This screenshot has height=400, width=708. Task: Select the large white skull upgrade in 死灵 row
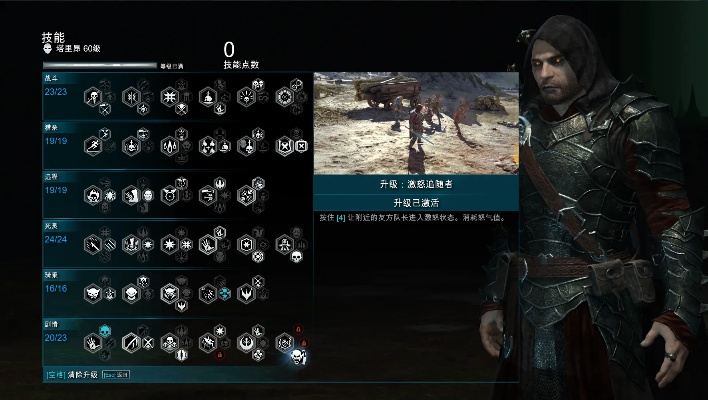(x=297, y=258)
